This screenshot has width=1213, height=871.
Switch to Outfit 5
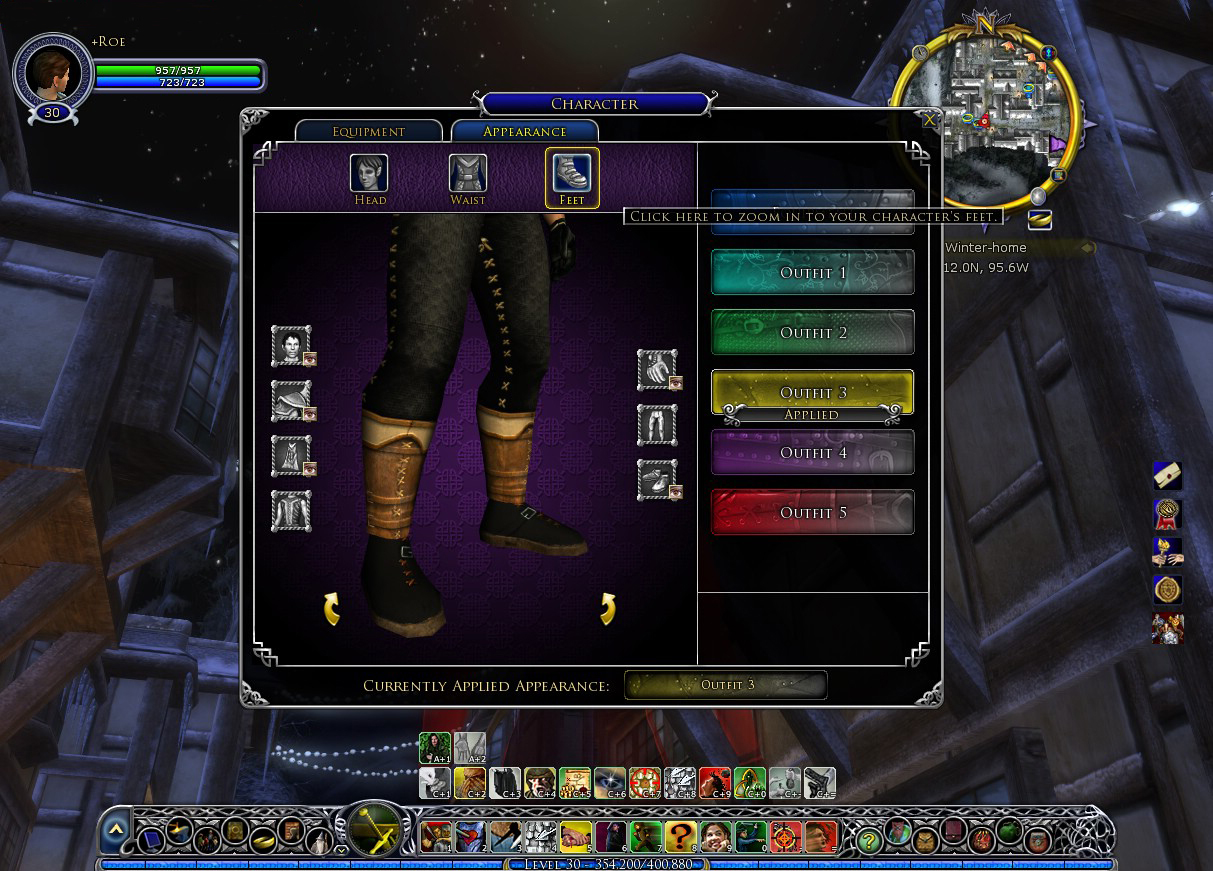[x=812, y=513]
